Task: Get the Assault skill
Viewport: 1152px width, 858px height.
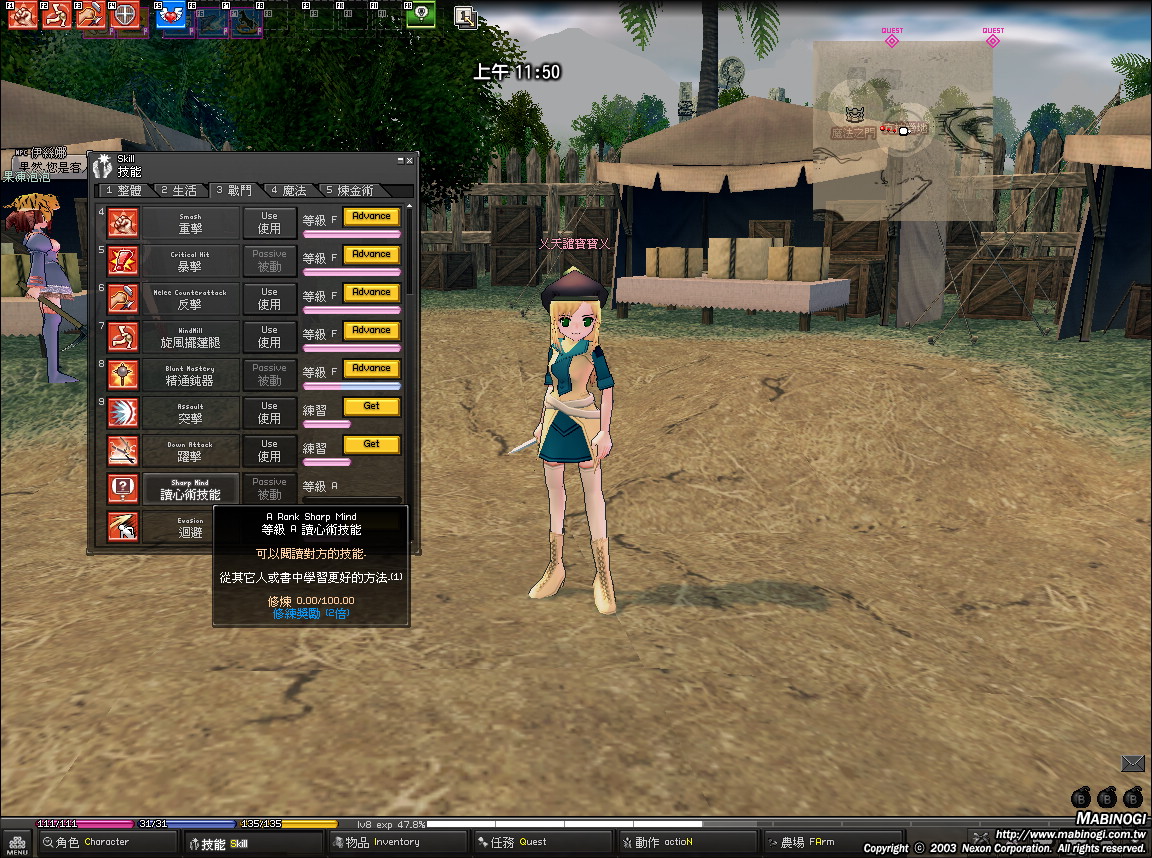Action: click(x=371, y=406)
